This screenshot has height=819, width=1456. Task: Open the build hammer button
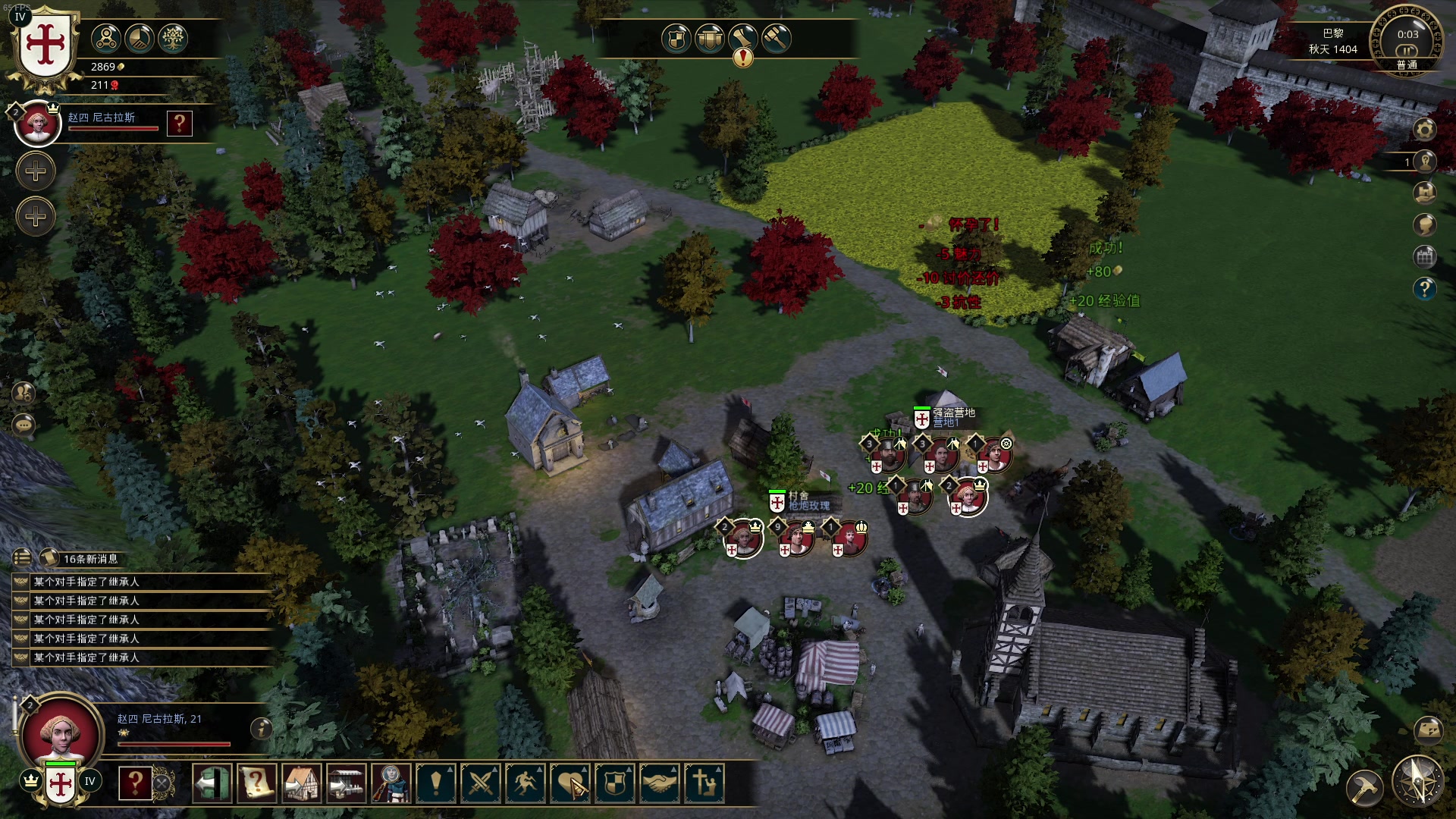(1364, 788)
